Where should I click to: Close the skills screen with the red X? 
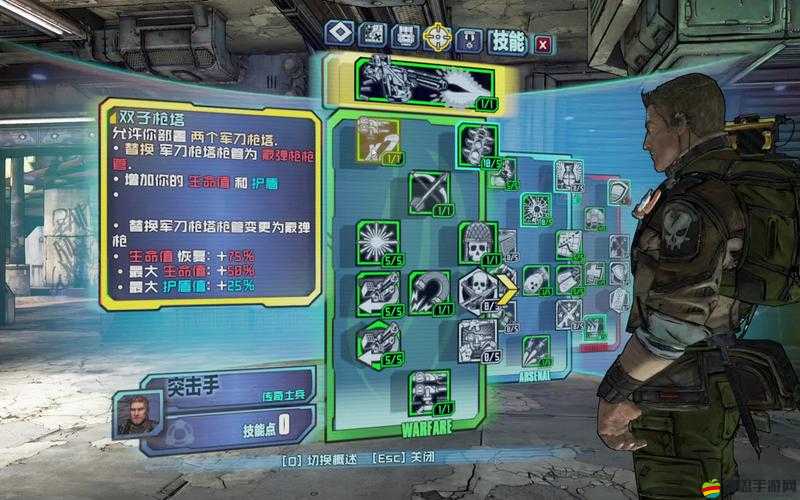point(542,43)
